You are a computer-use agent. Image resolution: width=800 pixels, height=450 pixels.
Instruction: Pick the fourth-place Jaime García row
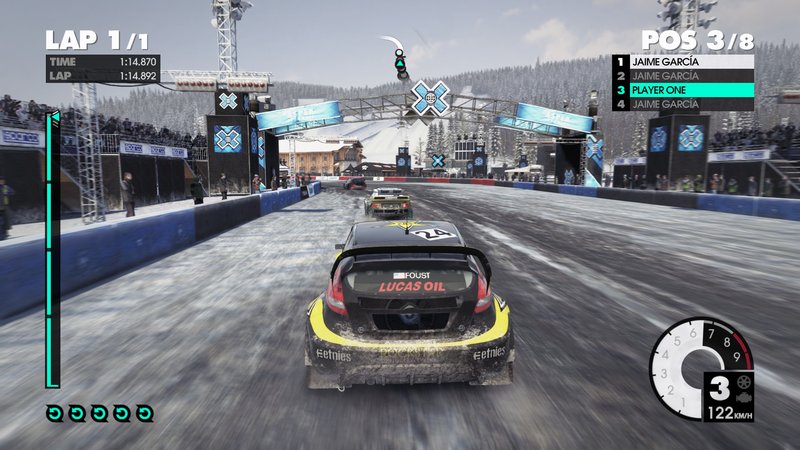pyautogui.click(x=683, y=104)
